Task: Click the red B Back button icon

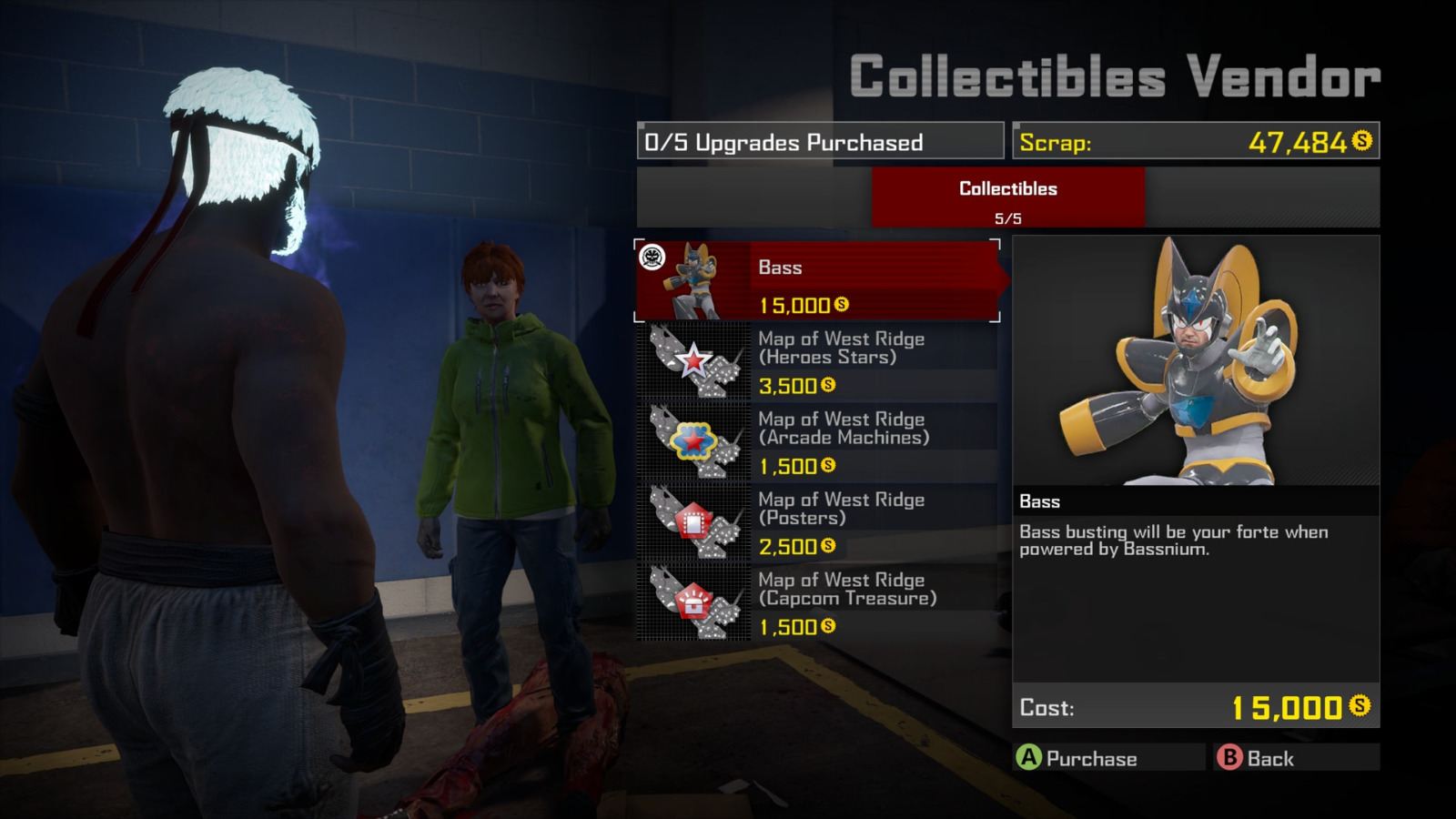Action: [x=1230, y=758]
